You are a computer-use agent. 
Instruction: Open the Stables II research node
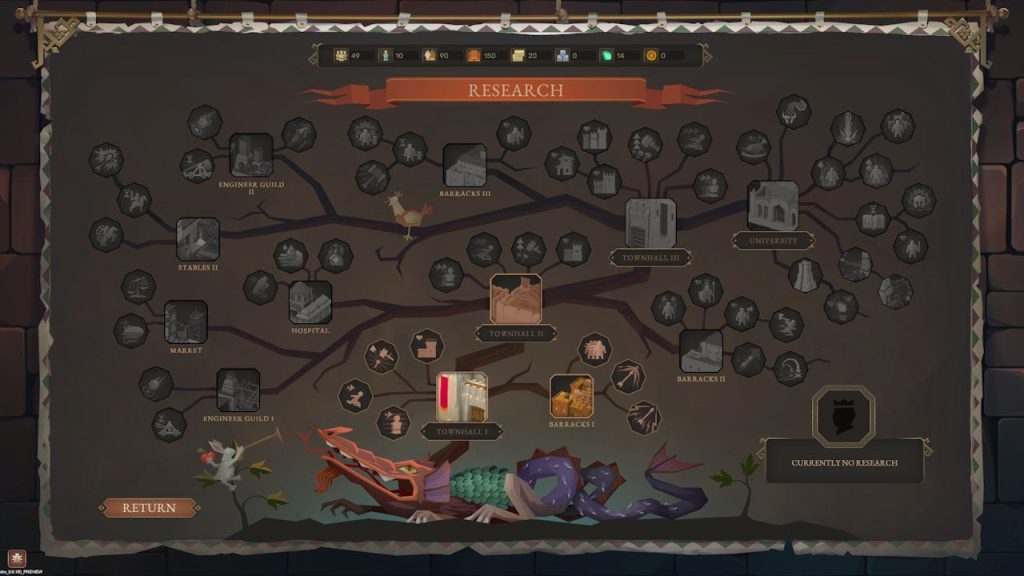click(x=198, y=240)
